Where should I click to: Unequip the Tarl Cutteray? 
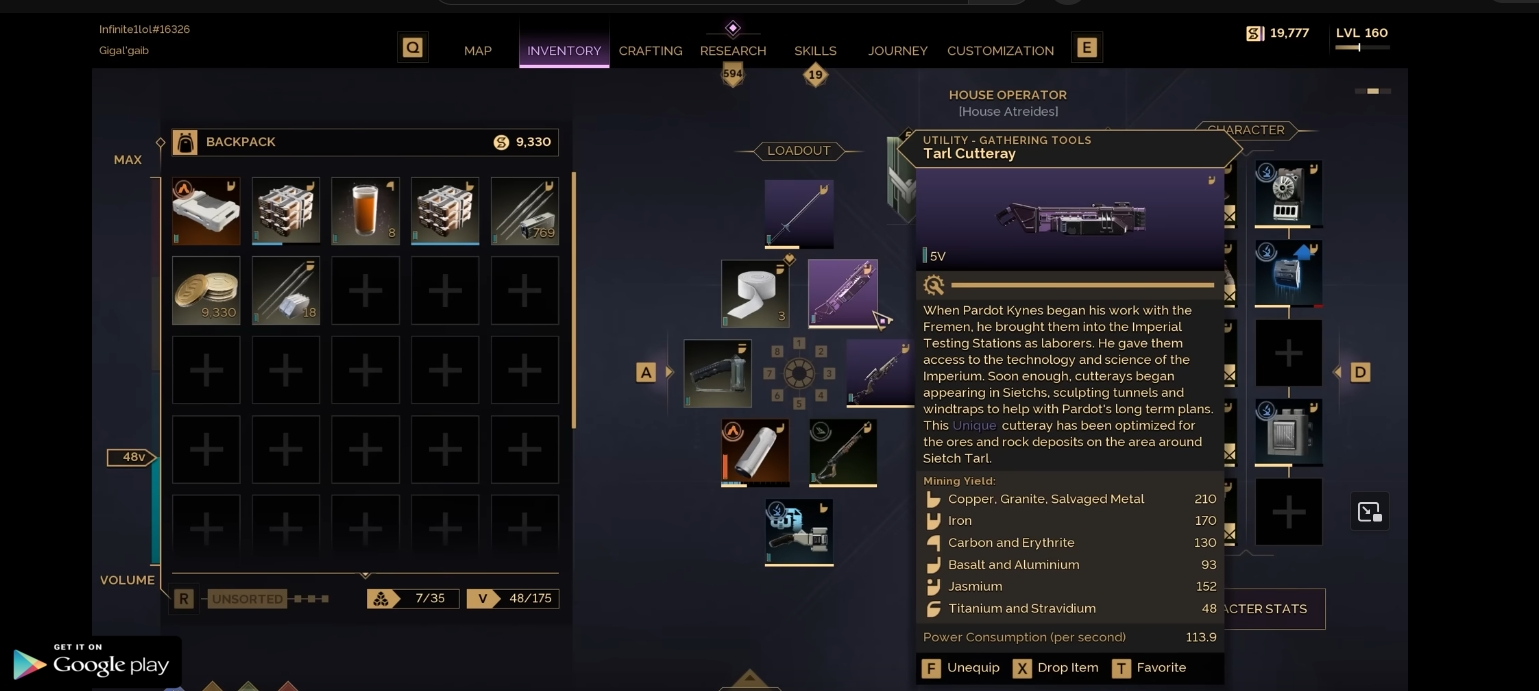click(961, 667)
